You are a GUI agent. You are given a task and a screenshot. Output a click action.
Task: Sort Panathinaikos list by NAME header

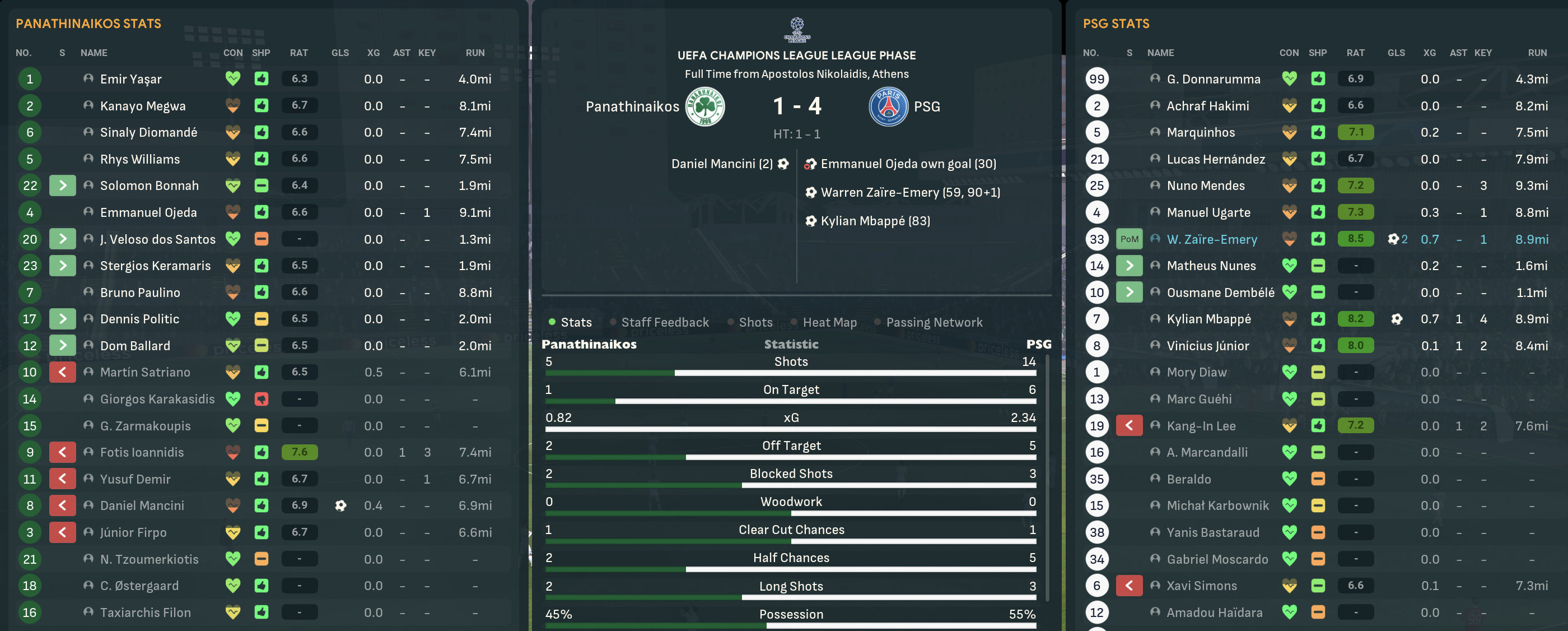[x=94, y=53]
